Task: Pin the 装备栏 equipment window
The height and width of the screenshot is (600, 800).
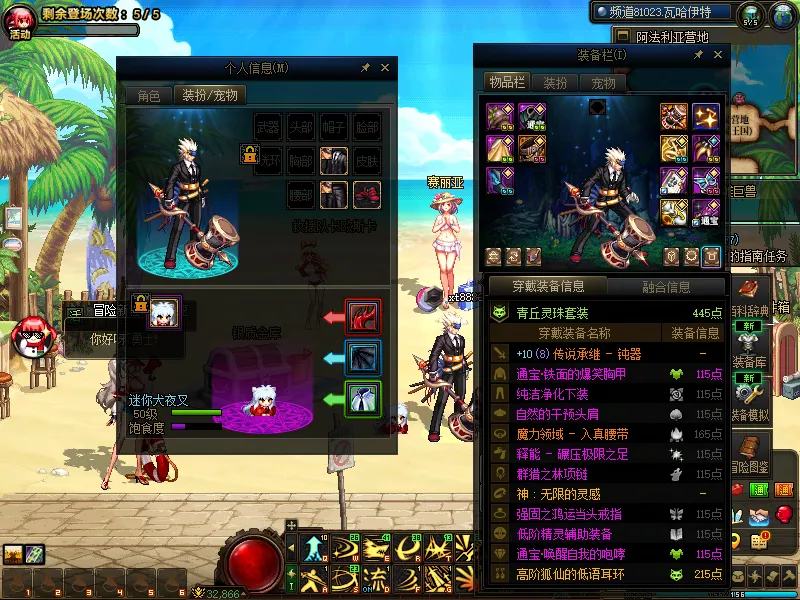Action: [x=696, y=55]
